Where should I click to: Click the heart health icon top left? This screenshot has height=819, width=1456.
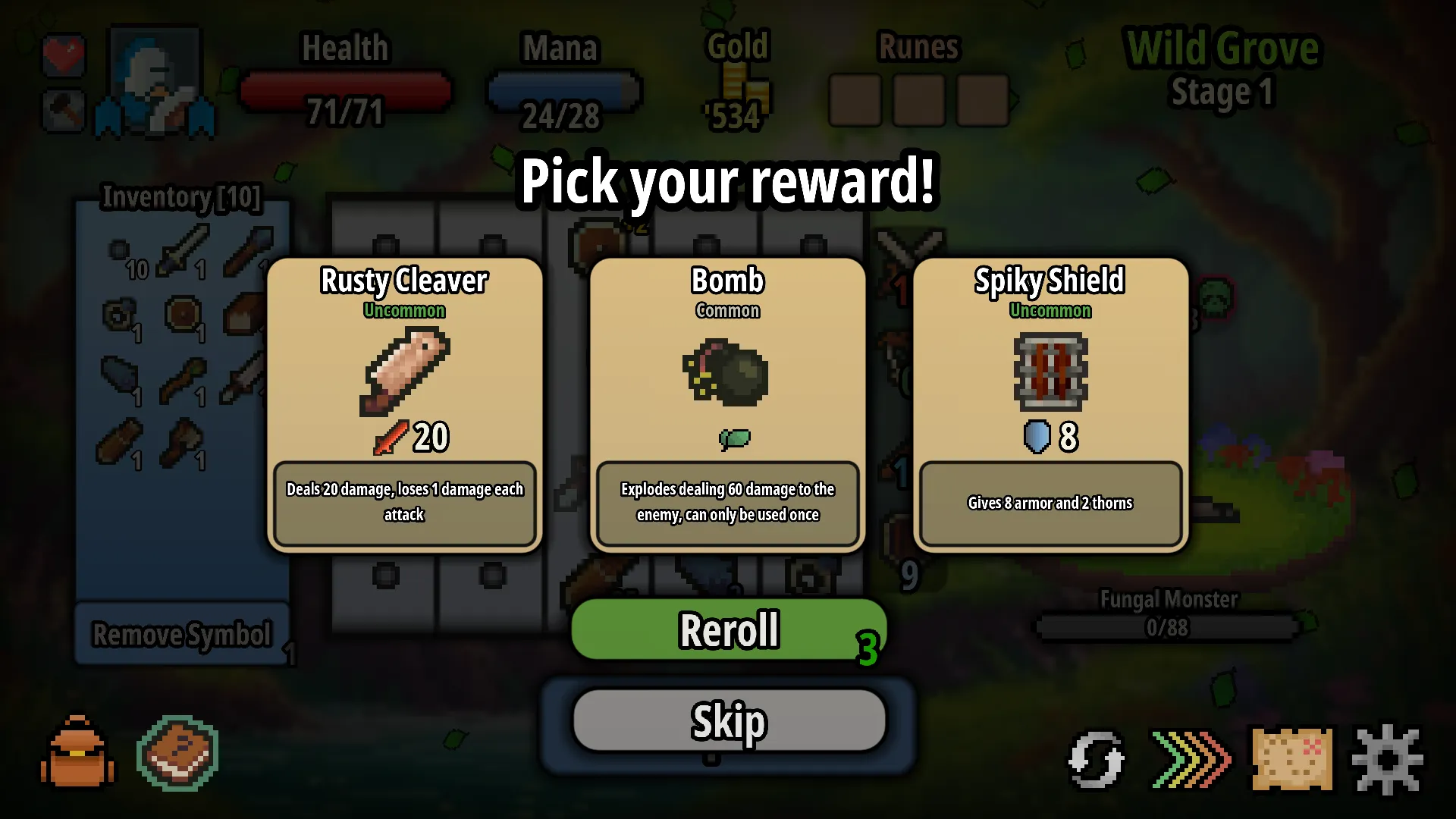(x=64, y=55)
